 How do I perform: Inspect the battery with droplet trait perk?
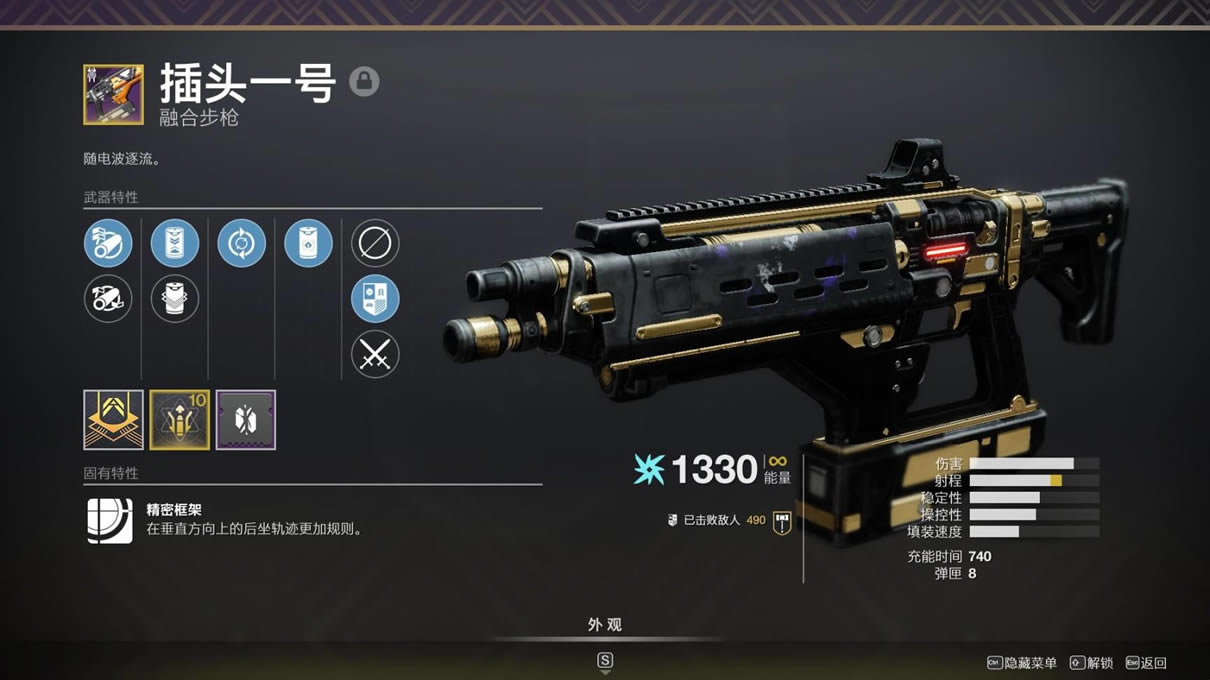click(308, 243)
